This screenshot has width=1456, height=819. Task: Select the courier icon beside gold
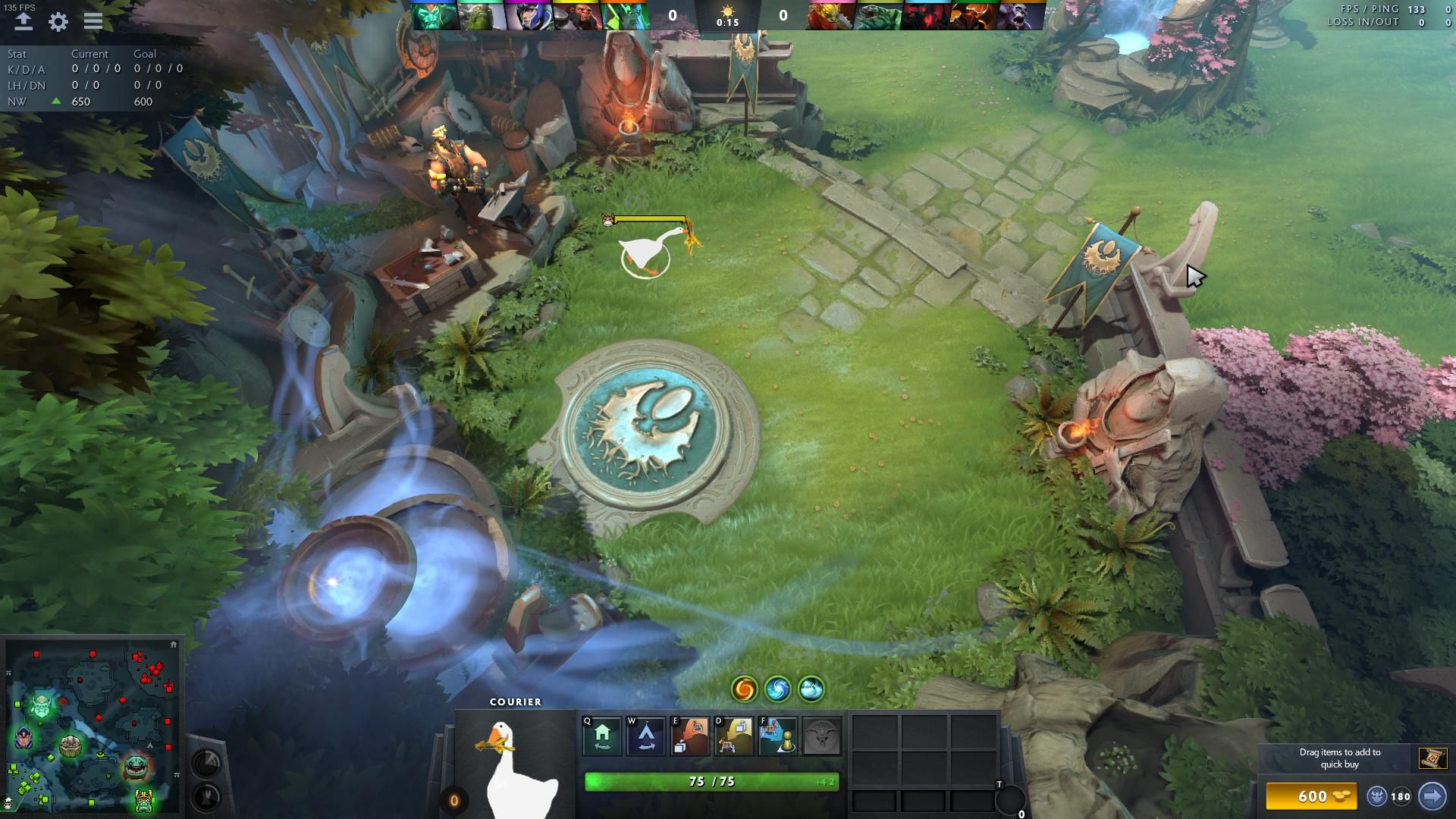[1377, 796]
